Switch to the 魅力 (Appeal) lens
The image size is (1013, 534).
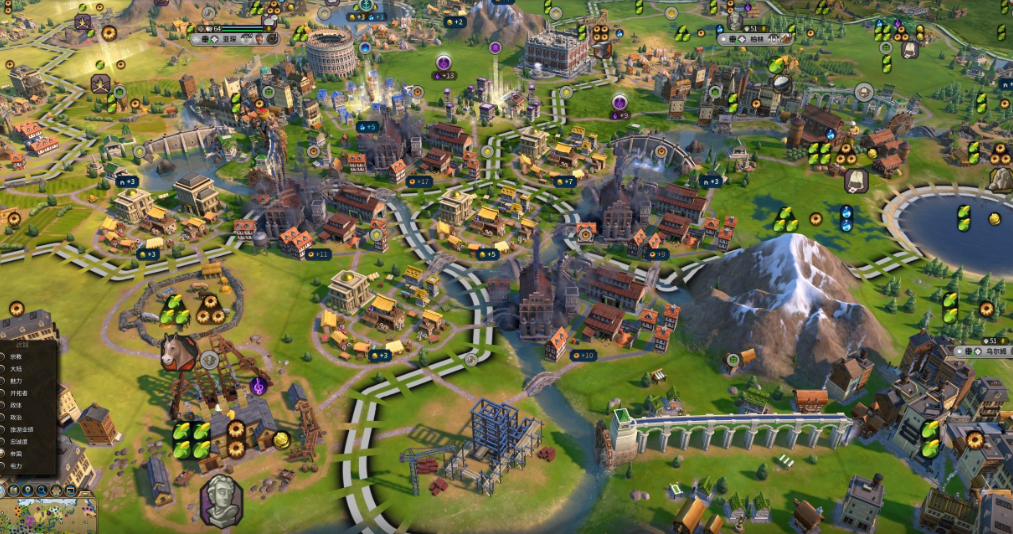pyautogui.click(x=16, y=381)
